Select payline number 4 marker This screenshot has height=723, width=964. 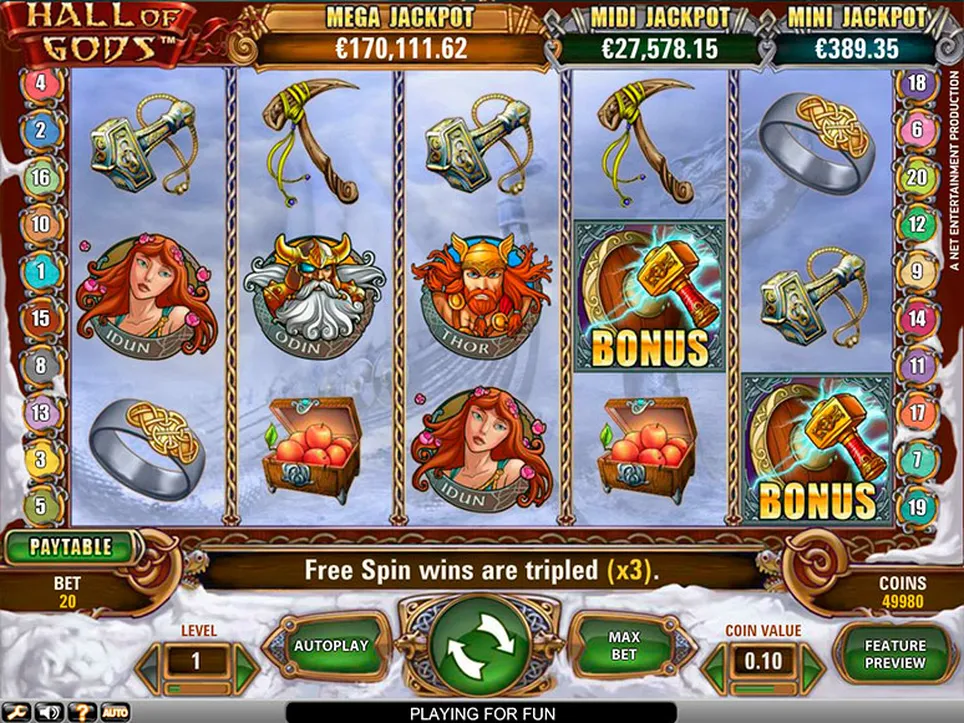click(41, 83)
